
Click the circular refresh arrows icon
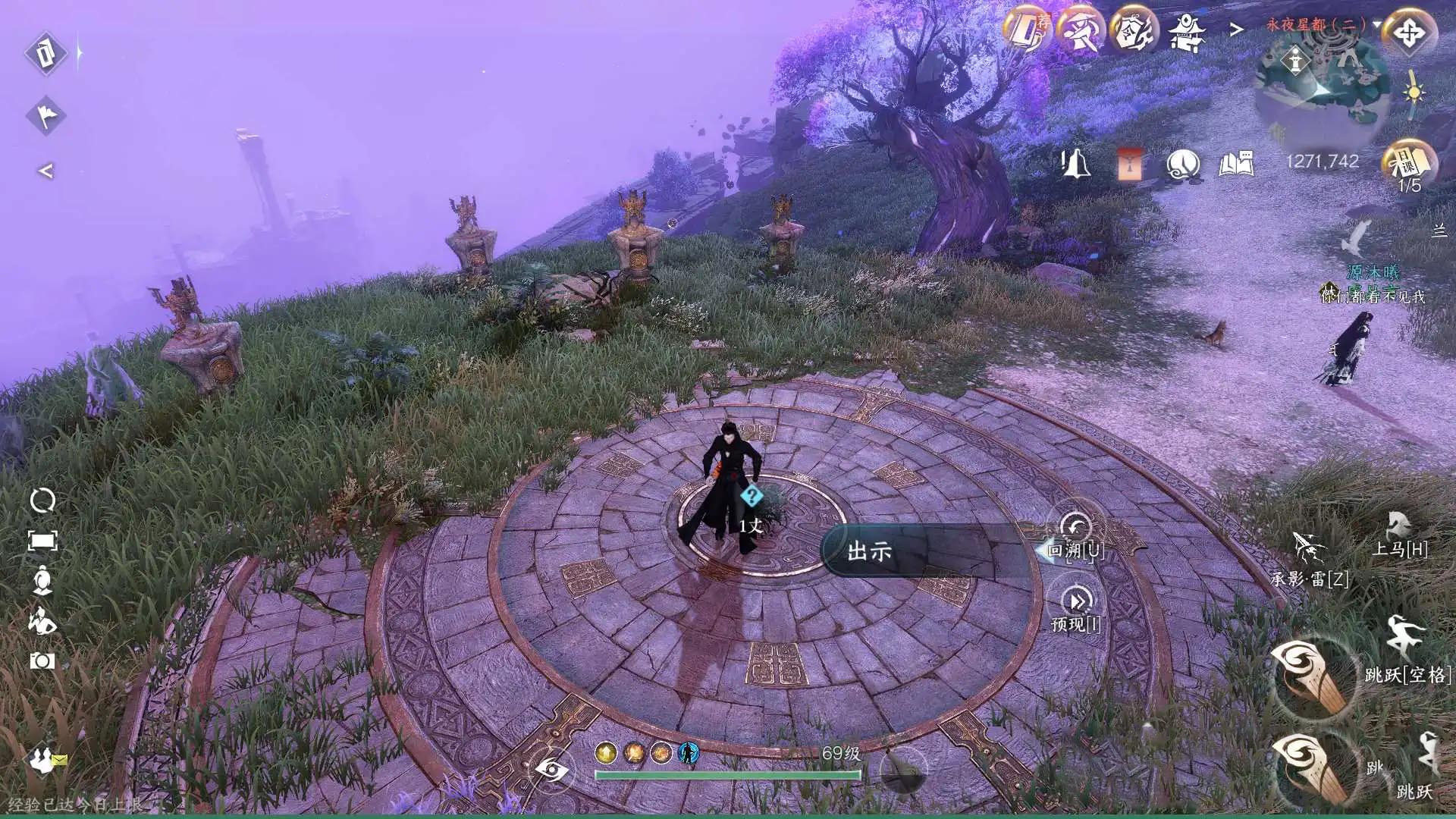[x=42, y=500]
